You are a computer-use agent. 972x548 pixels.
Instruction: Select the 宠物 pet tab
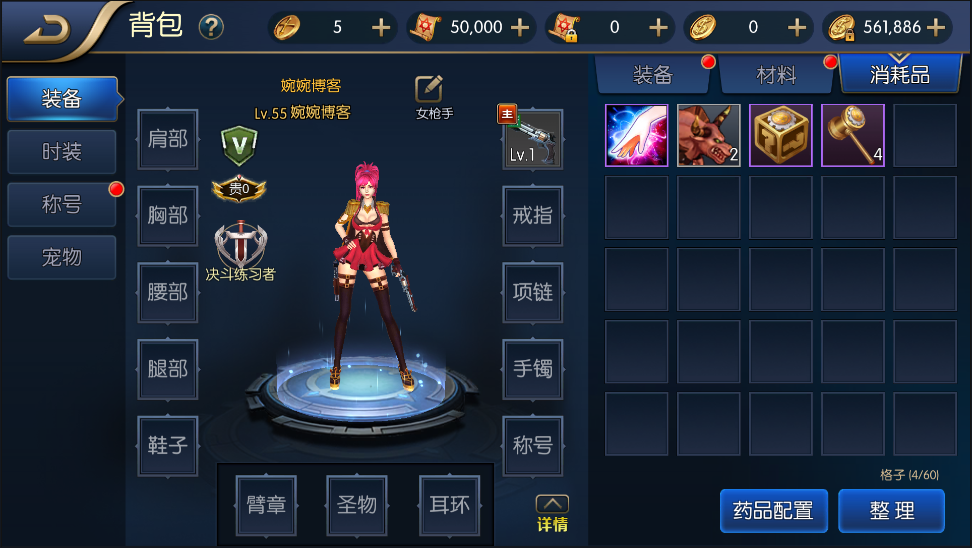coord(62,257)
